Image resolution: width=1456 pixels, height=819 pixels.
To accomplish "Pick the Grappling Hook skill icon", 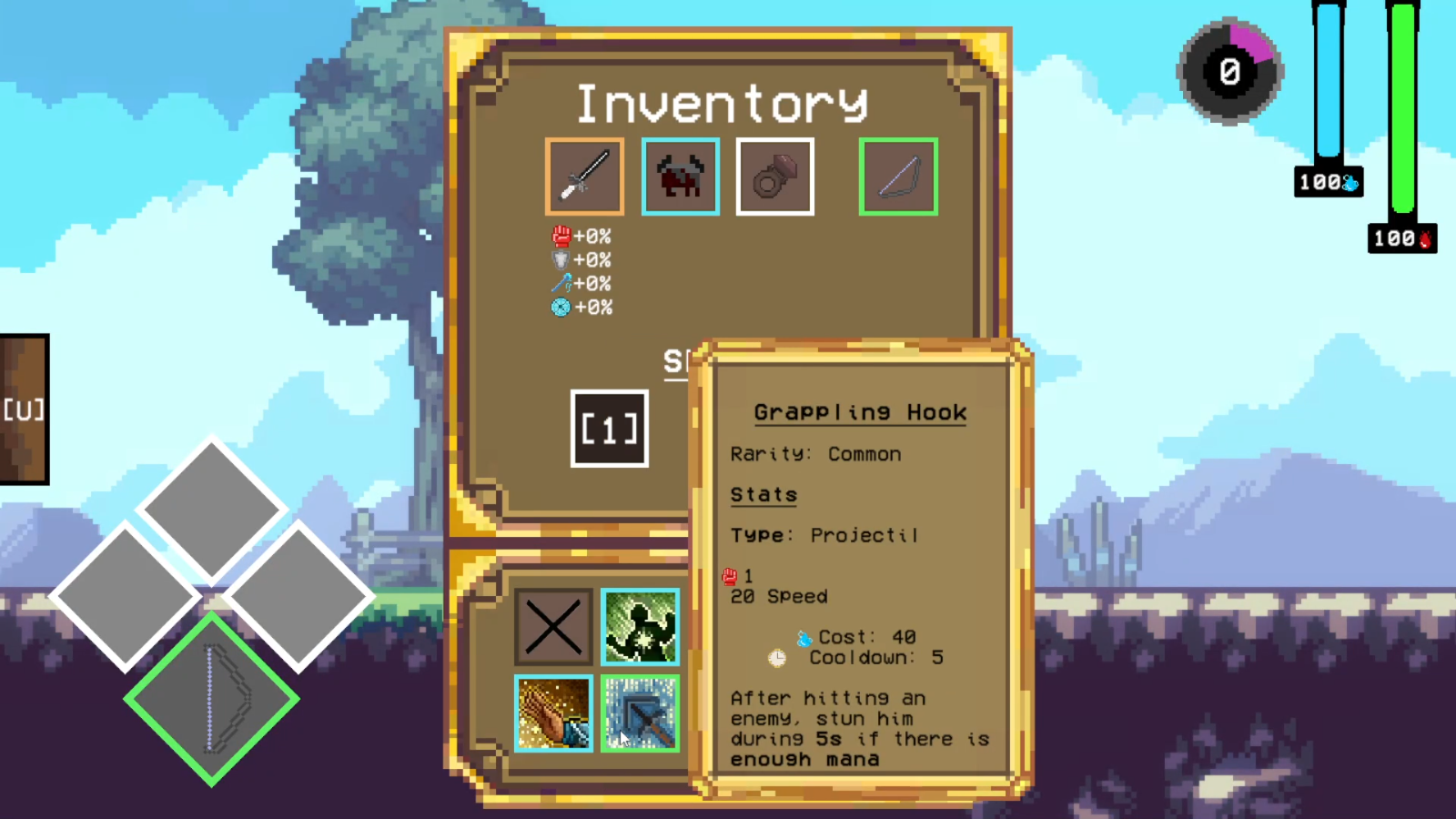I will 640,713.
